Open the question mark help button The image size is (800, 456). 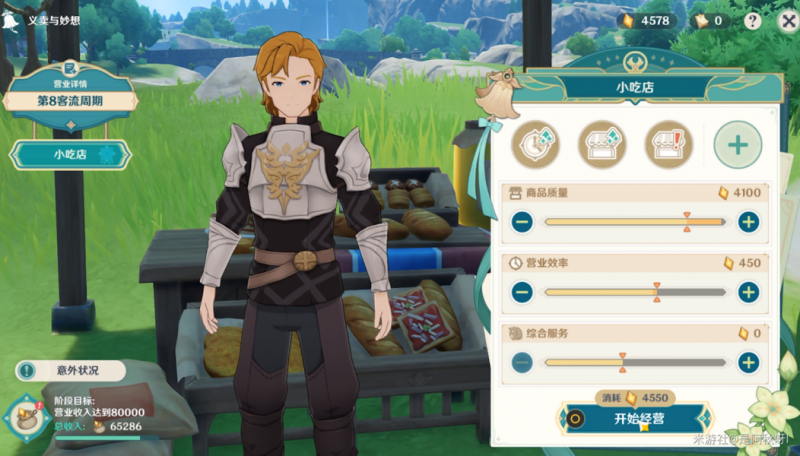point(753,20)
